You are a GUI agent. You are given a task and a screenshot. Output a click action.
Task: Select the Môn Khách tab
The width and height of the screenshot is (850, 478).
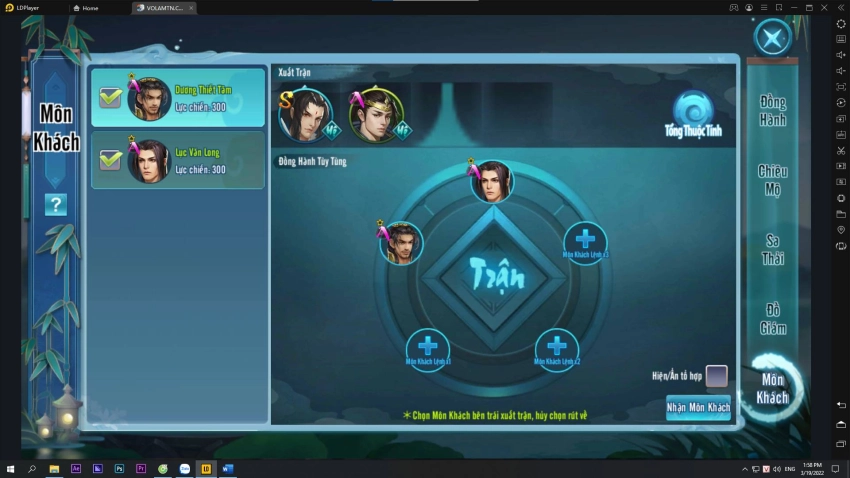click(772, 388)
